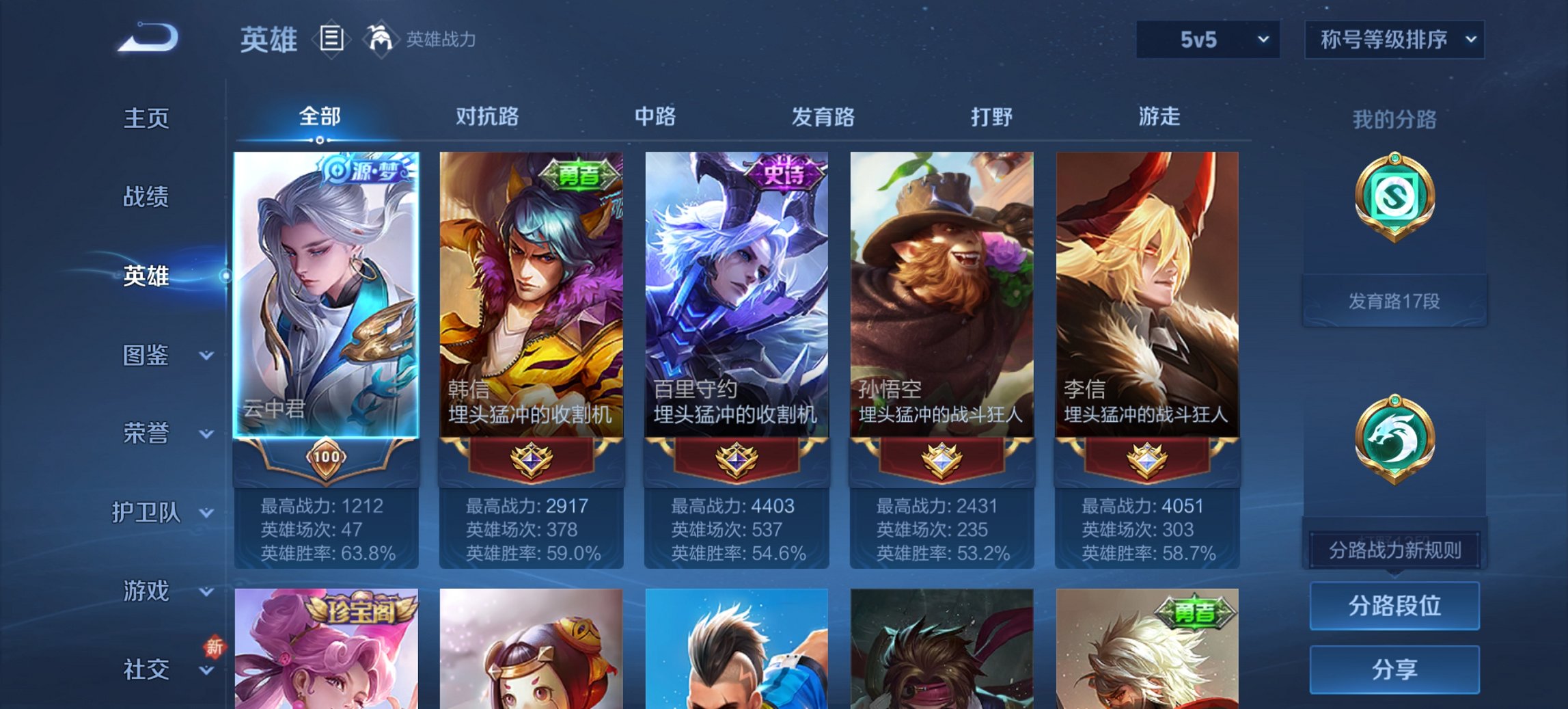The height and width of the screenshot is (709, 1568).
Task: Expand the 护卫队 sidebar entry
Action: click(146, 511)
